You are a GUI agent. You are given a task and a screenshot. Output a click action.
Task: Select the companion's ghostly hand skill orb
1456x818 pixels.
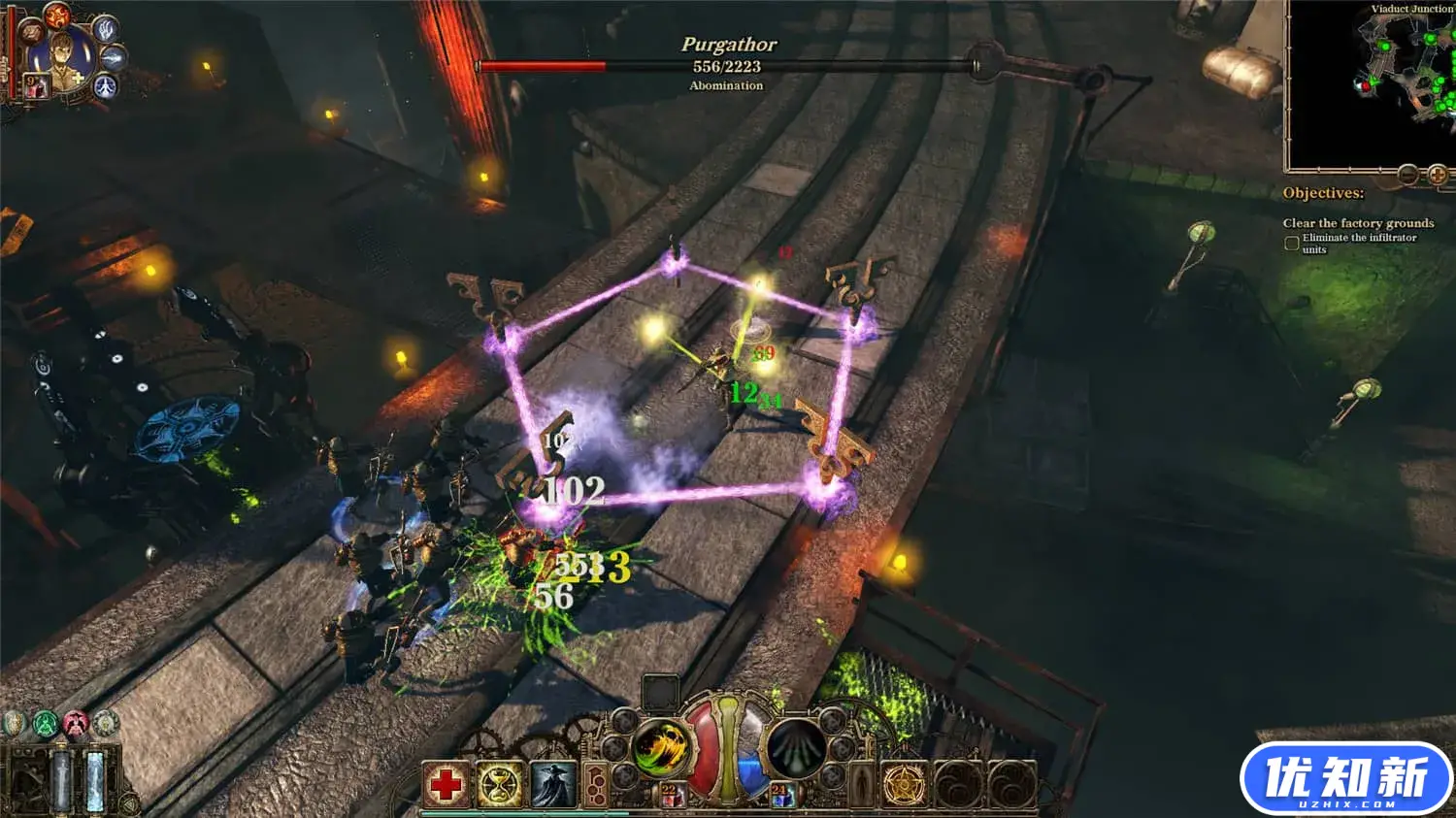coord(105,28)
